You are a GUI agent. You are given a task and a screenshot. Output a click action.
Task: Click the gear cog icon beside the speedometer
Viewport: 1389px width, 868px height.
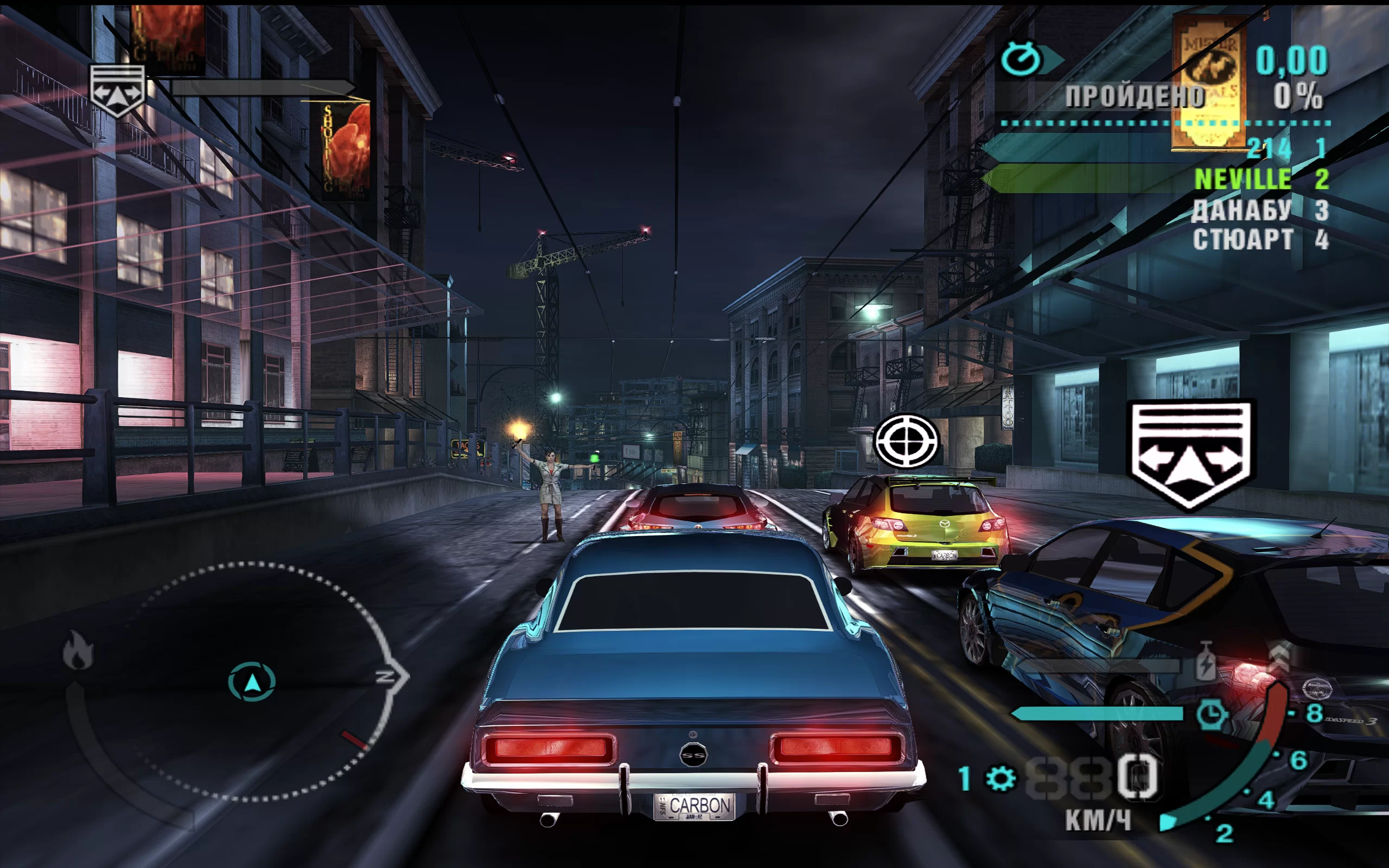pyautogui.click(x=1001, y=779)
